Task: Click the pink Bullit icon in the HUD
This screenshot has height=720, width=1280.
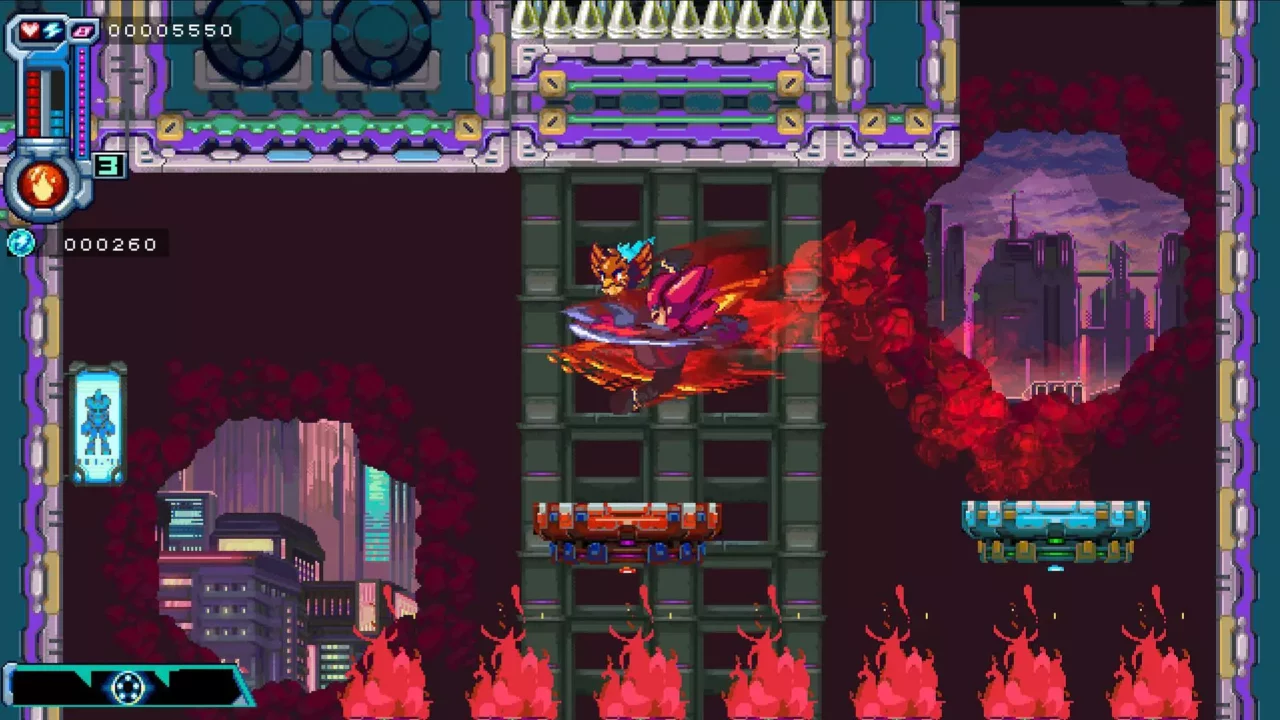Action: click(x=81, y=31)
